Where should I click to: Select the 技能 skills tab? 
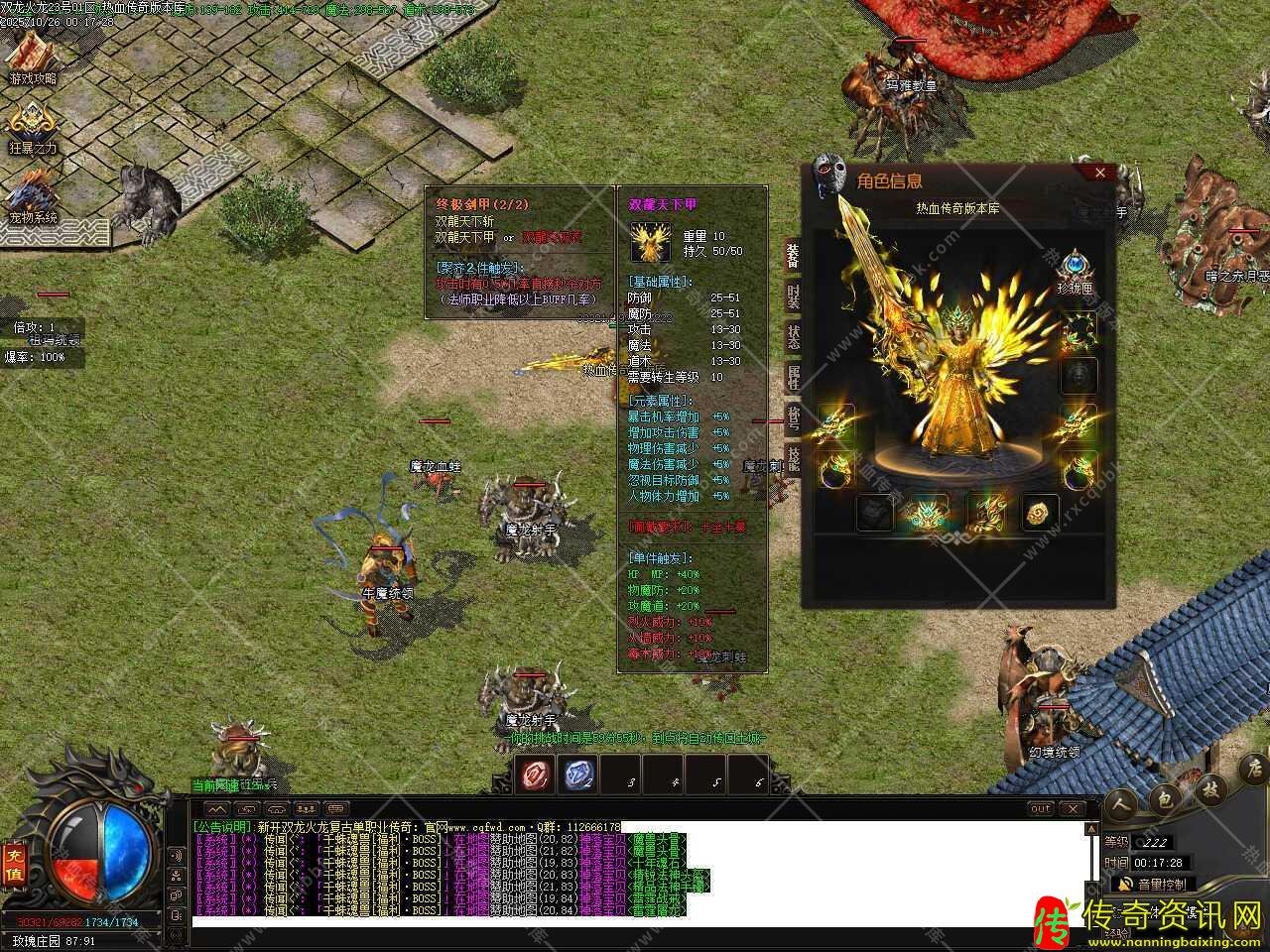793,457
